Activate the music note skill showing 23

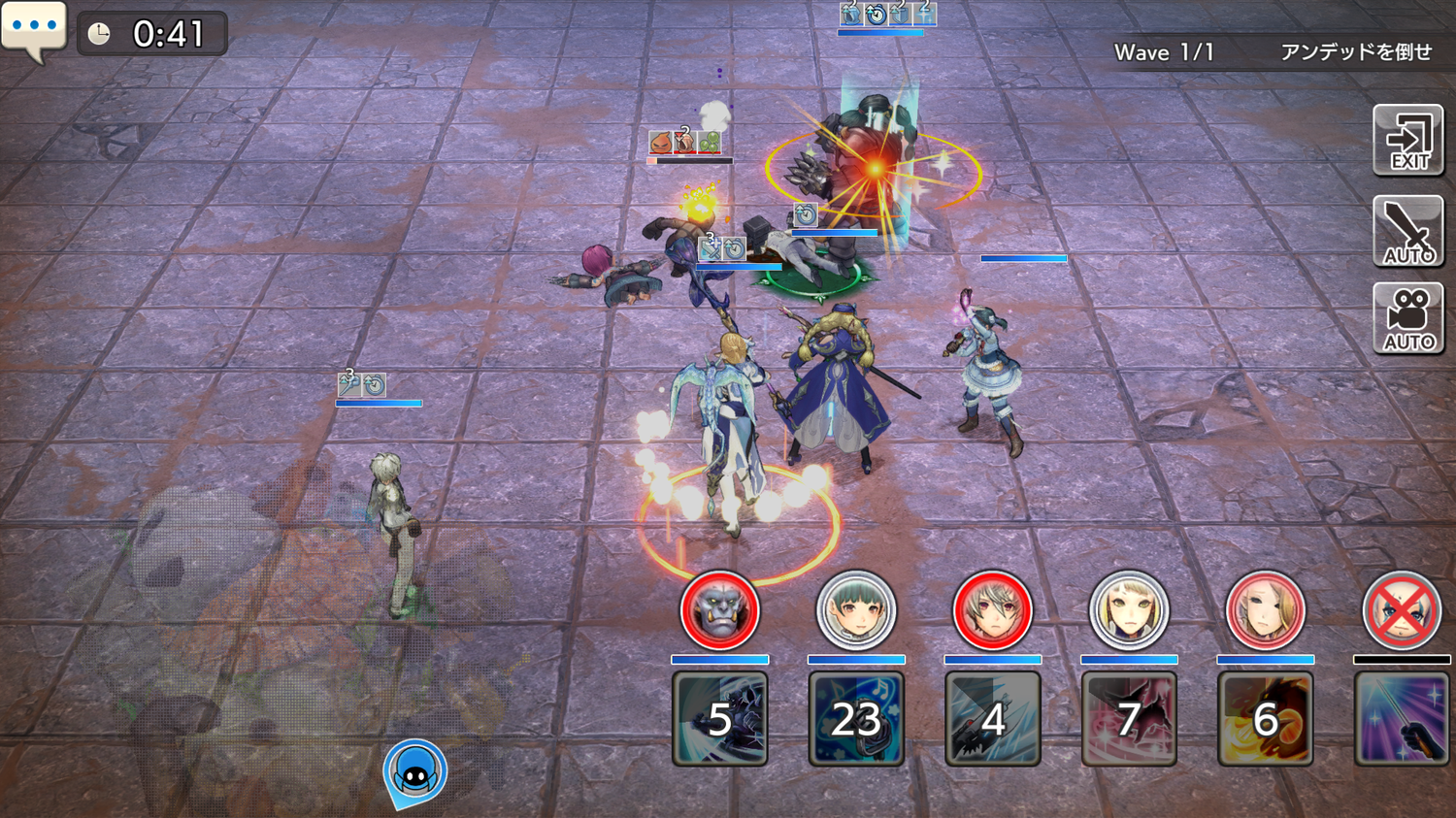pyautogui.click(x=856, y=719)
